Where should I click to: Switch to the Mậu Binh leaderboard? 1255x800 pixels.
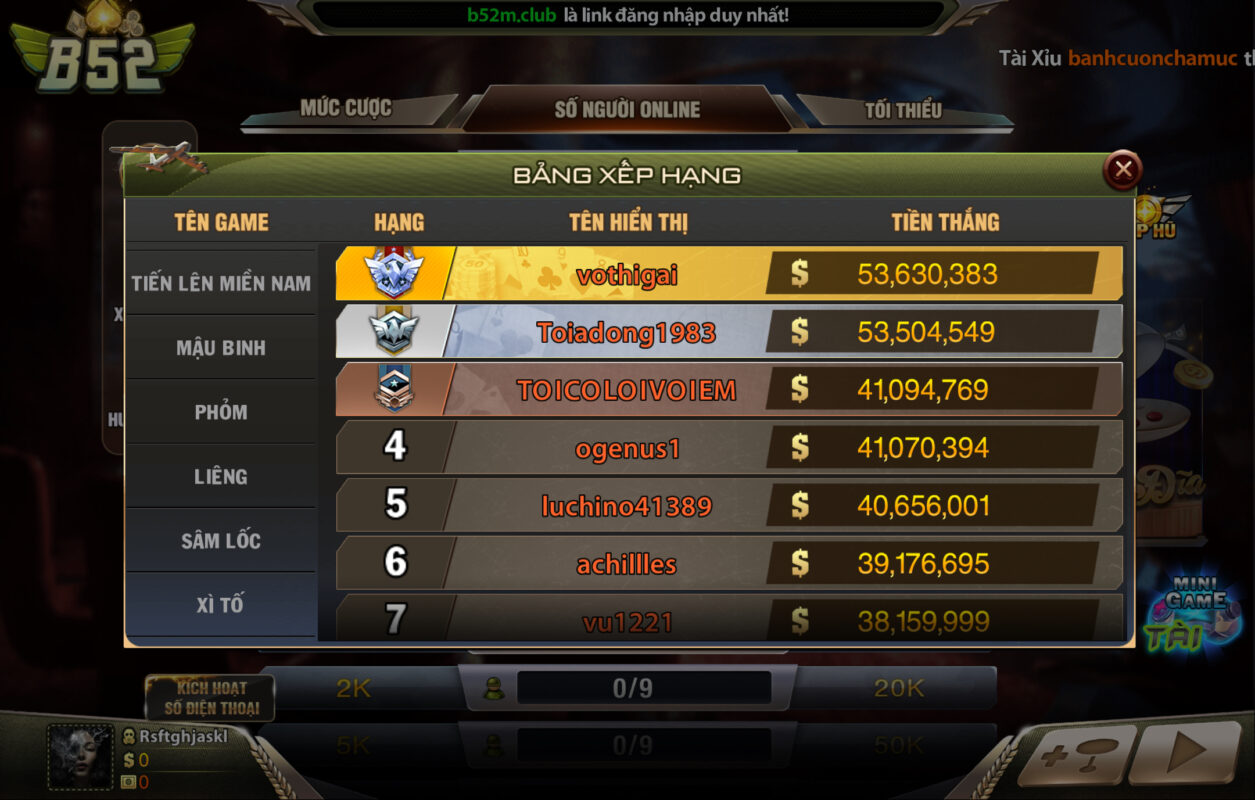coord(221,348)
